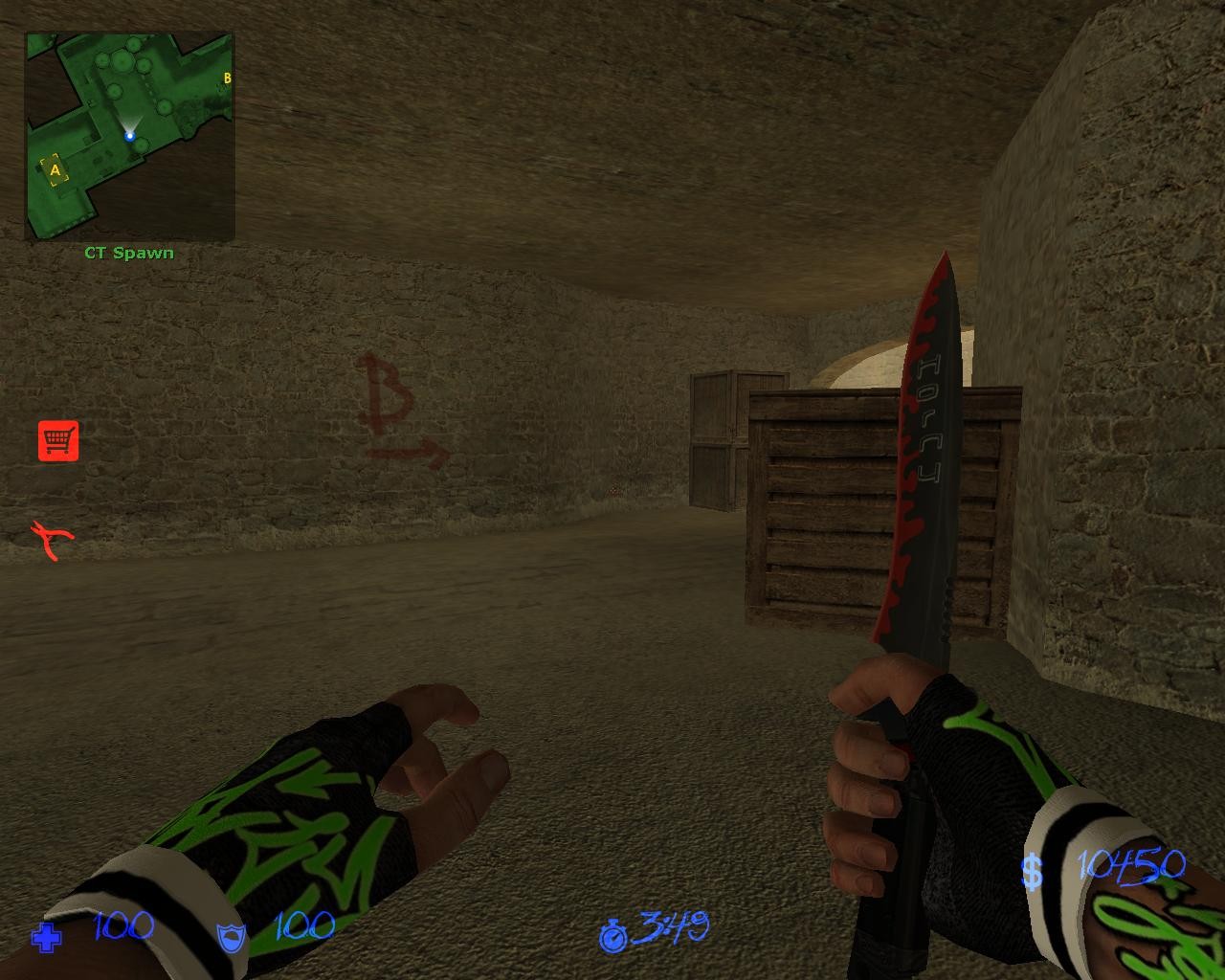Click the yellow bombsite A marker on radar

(56, 168)
